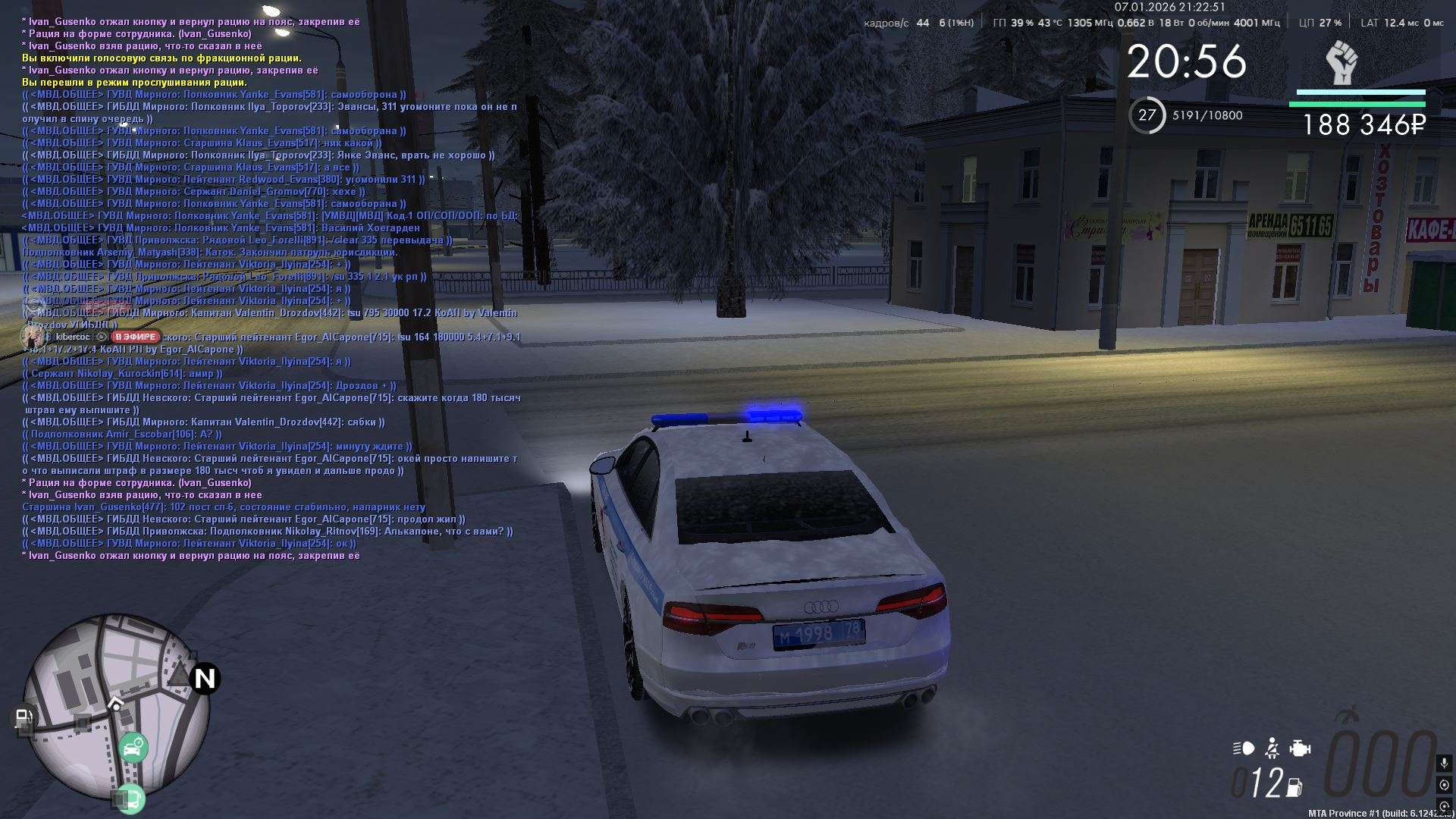
Task: Click the level 27 circle badge
Action: pyautogui.click(x=1147, y=115)
